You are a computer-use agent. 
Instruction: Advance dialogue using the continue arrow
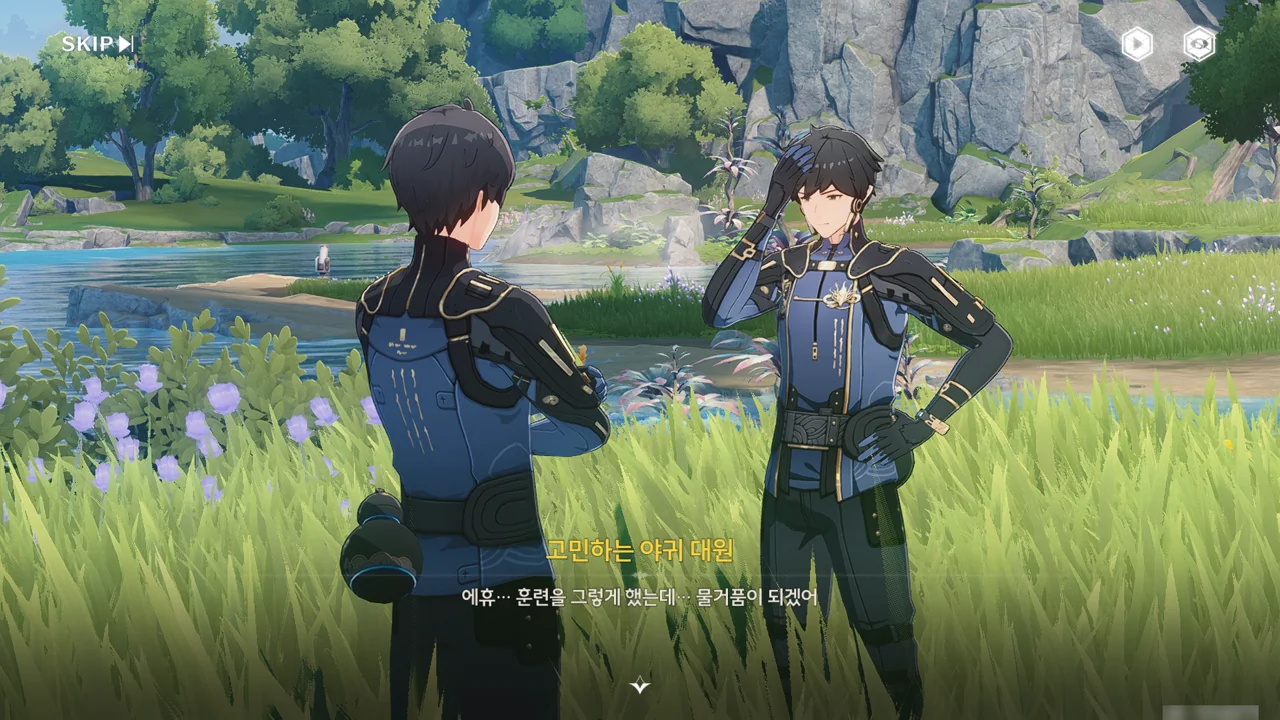click(640, 685)
